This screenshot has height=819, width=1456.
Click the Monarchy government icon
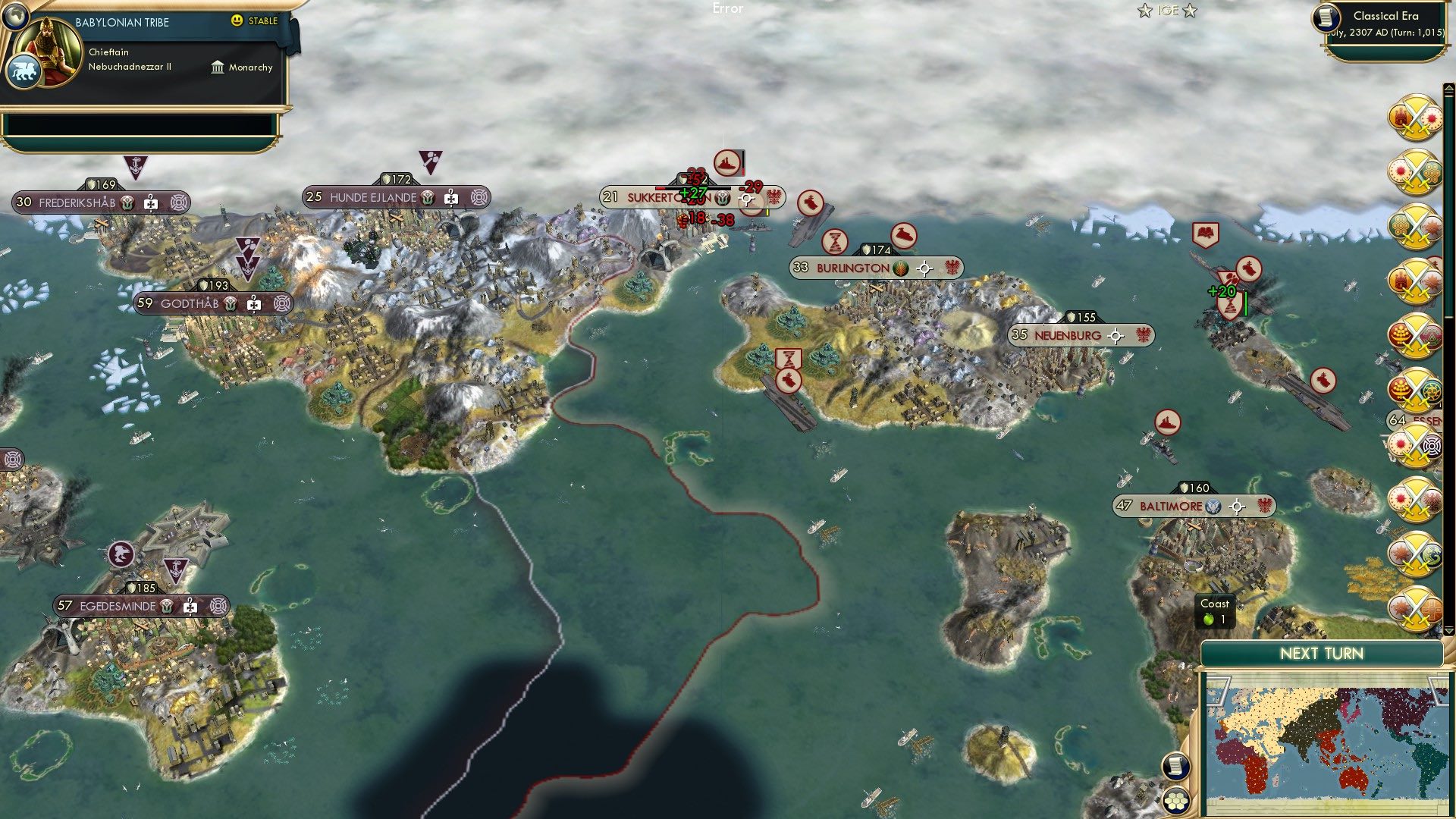click(218, 67)
